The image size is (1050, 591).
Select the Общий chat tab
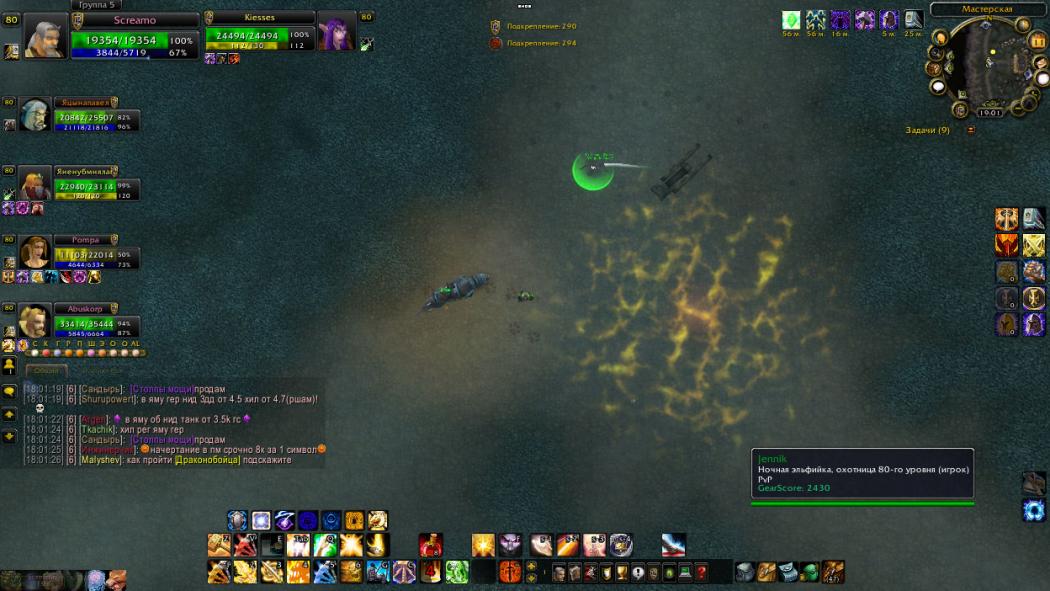click(46, 370)
